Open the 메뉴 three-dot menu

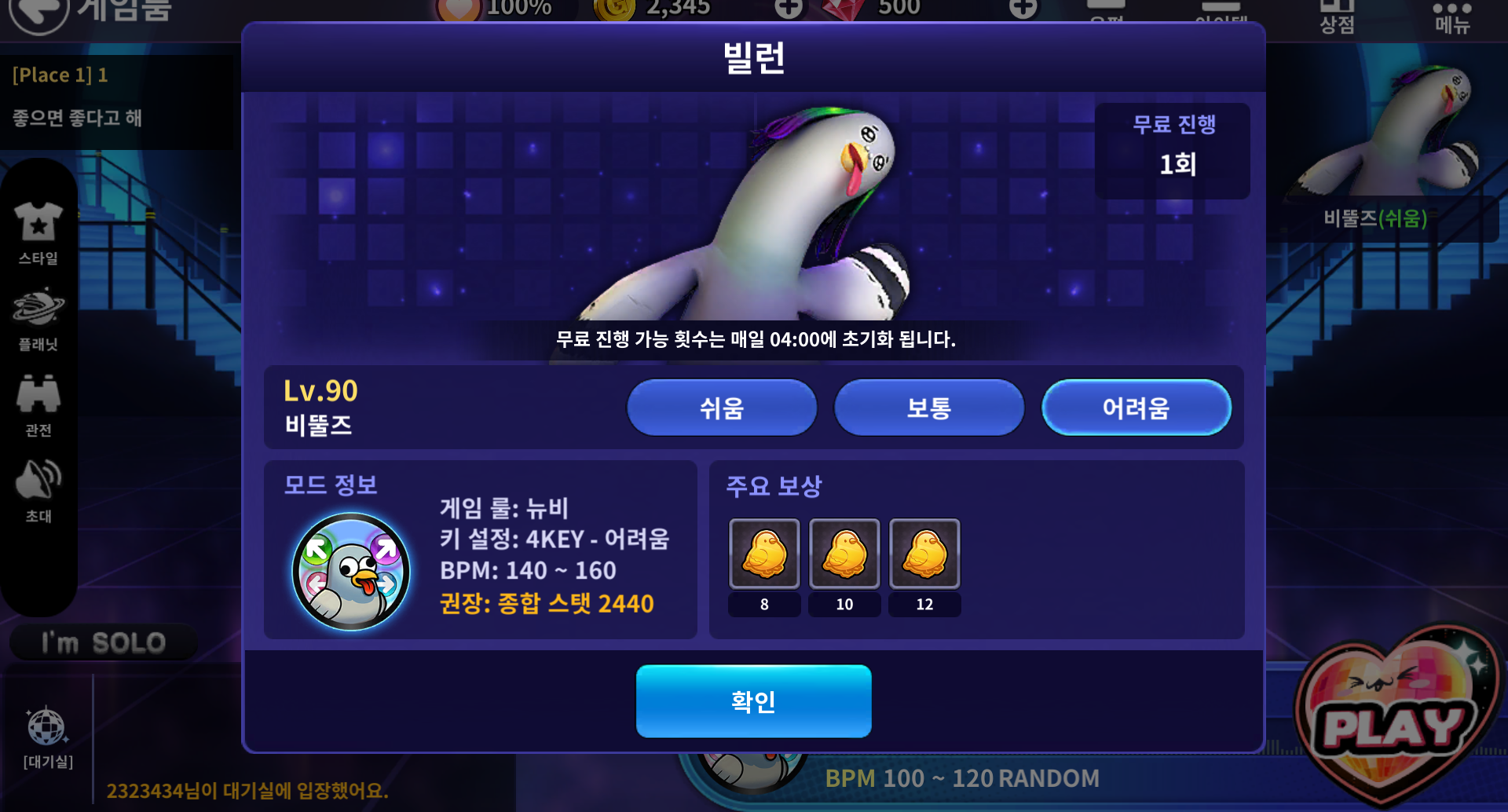point(1451,17)
